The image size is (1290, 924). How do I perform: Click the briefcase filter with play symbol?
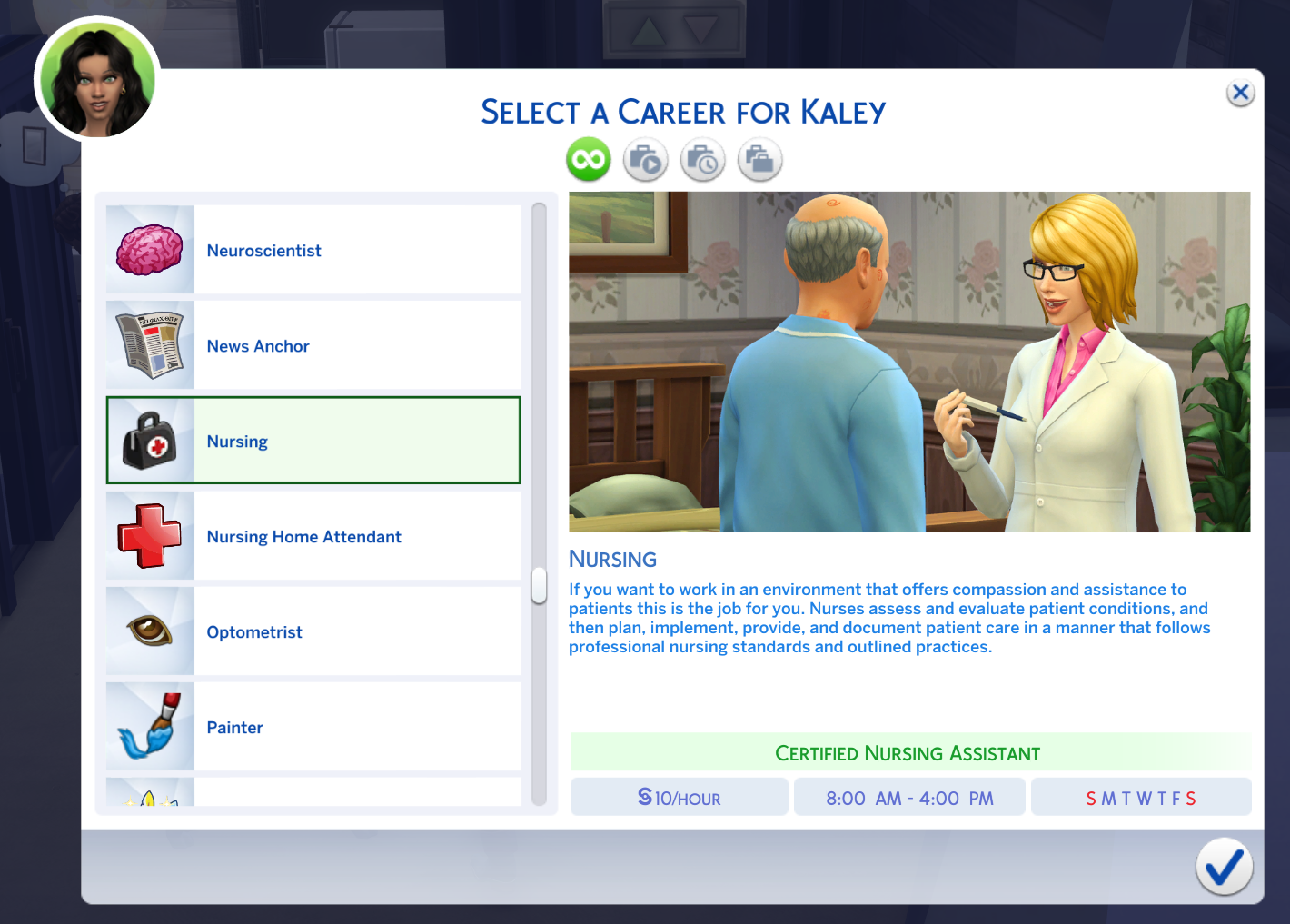click(x=645, y=159)
